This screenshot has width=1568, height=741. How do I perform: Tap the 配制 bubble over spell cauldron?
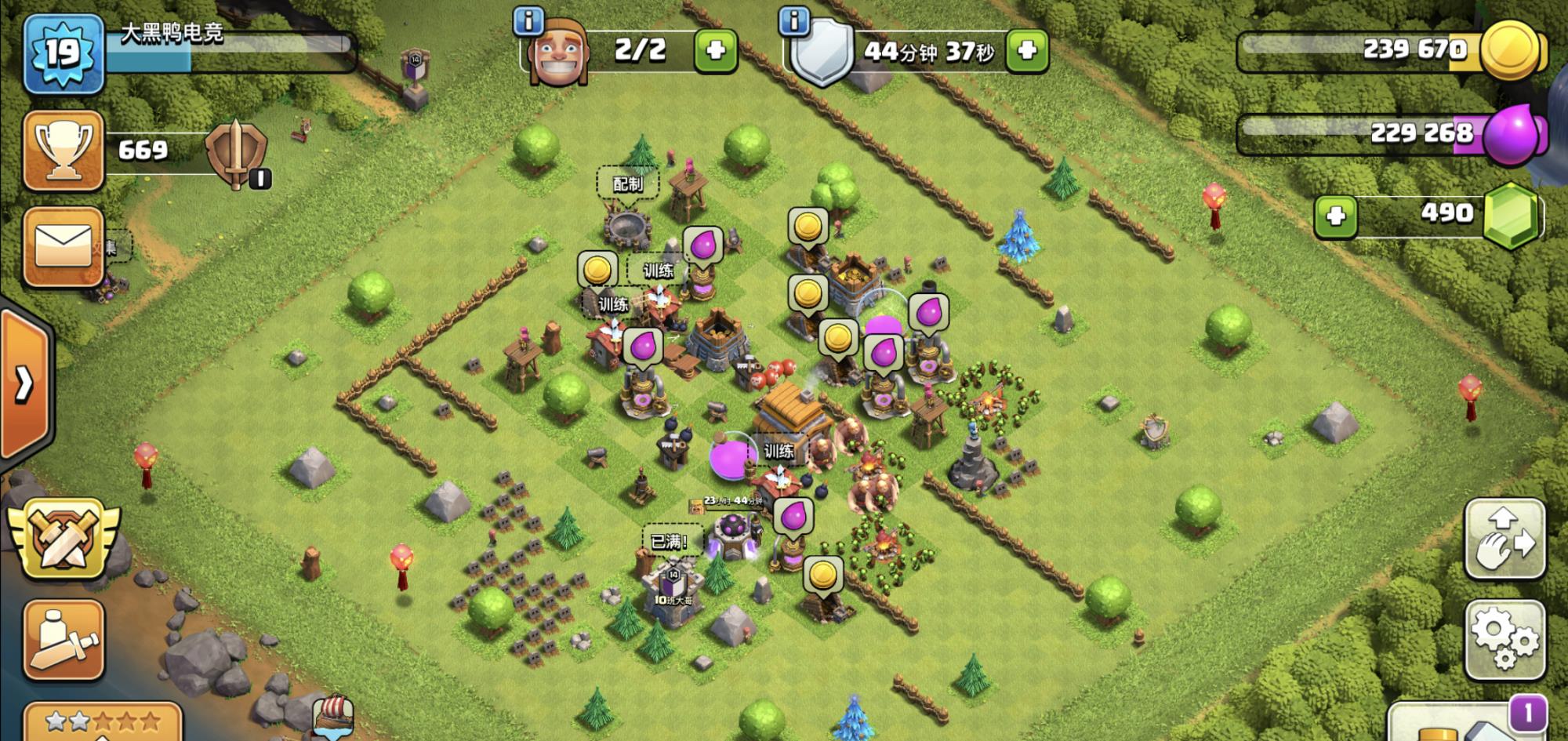627,183
